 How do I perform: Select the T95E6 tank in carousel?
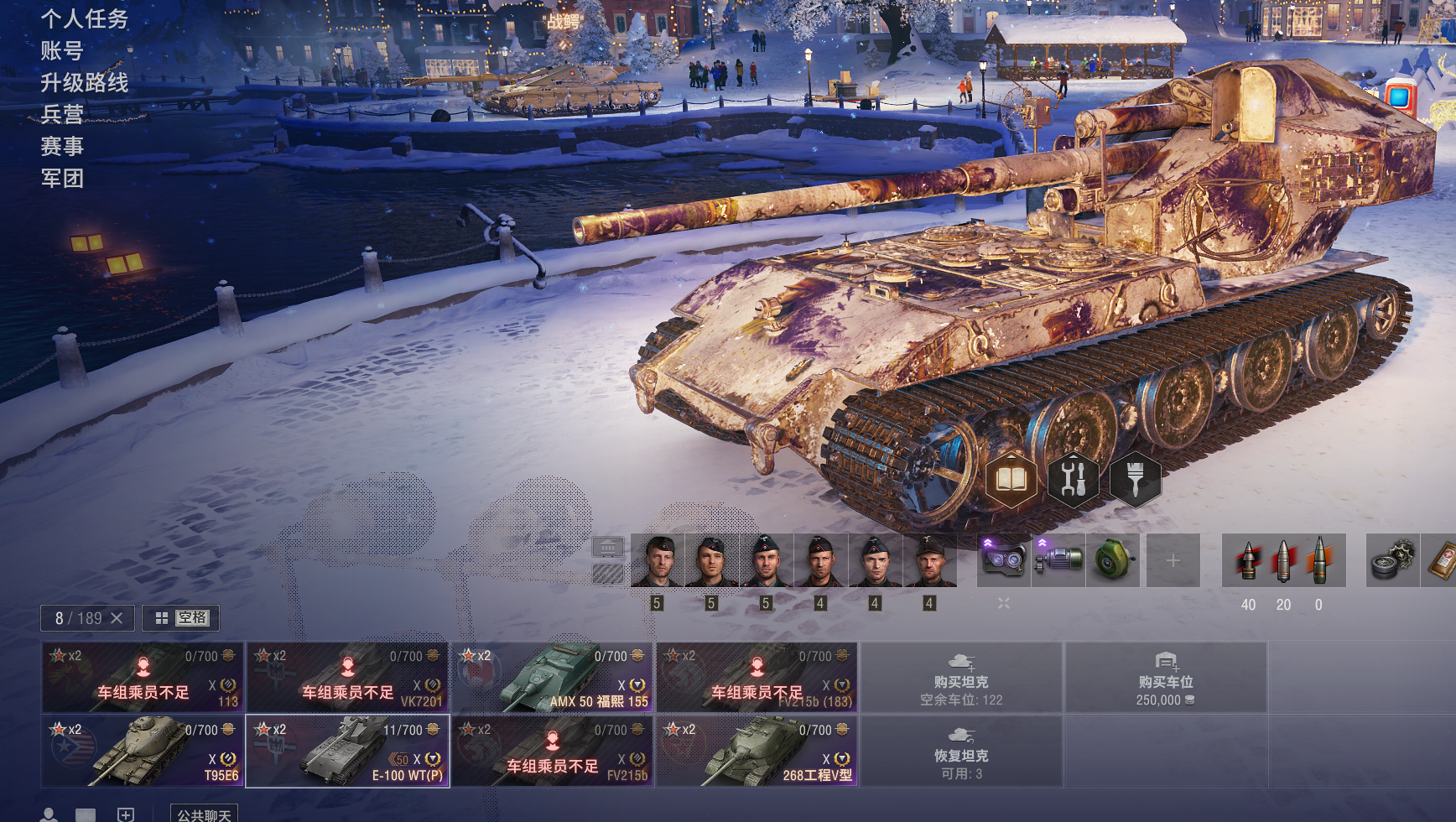tap(143, 752)
